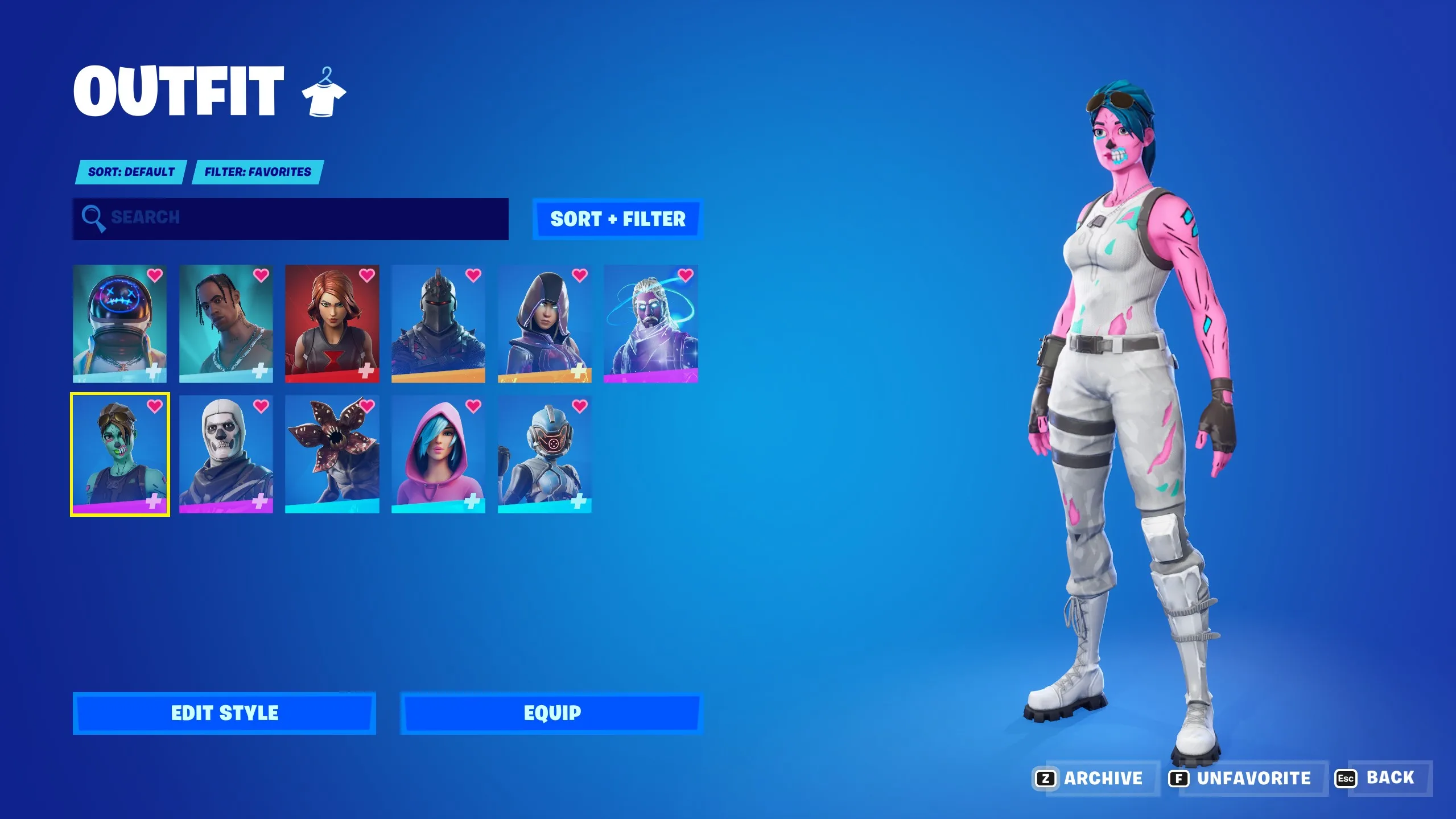Select the astronaut helmet outfit tile
This screenshot has height=819, width=1456.
tap(119, 323)
